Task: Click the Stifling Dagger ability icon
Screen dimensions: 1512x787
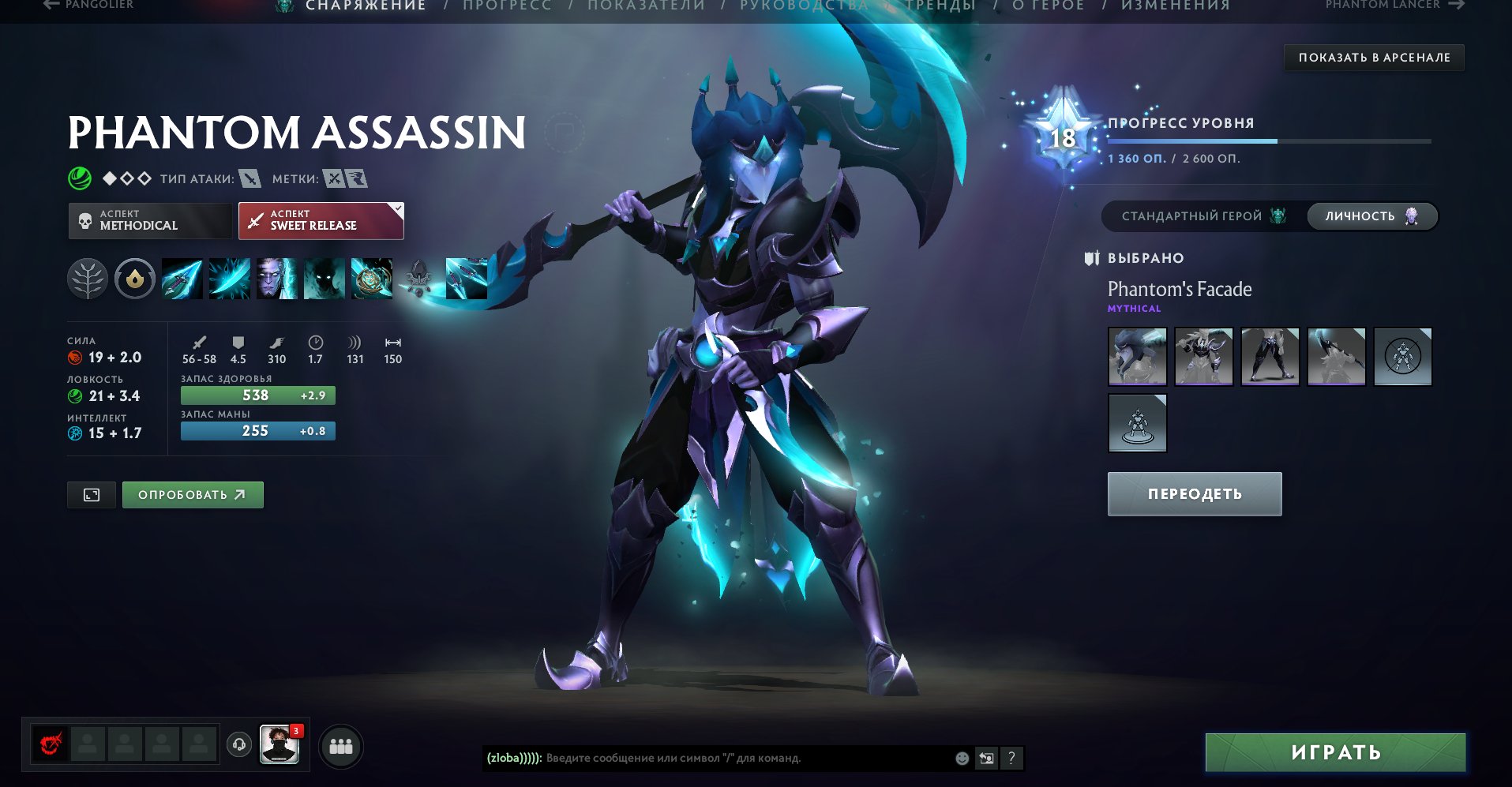Action: [x=182, y=279]
